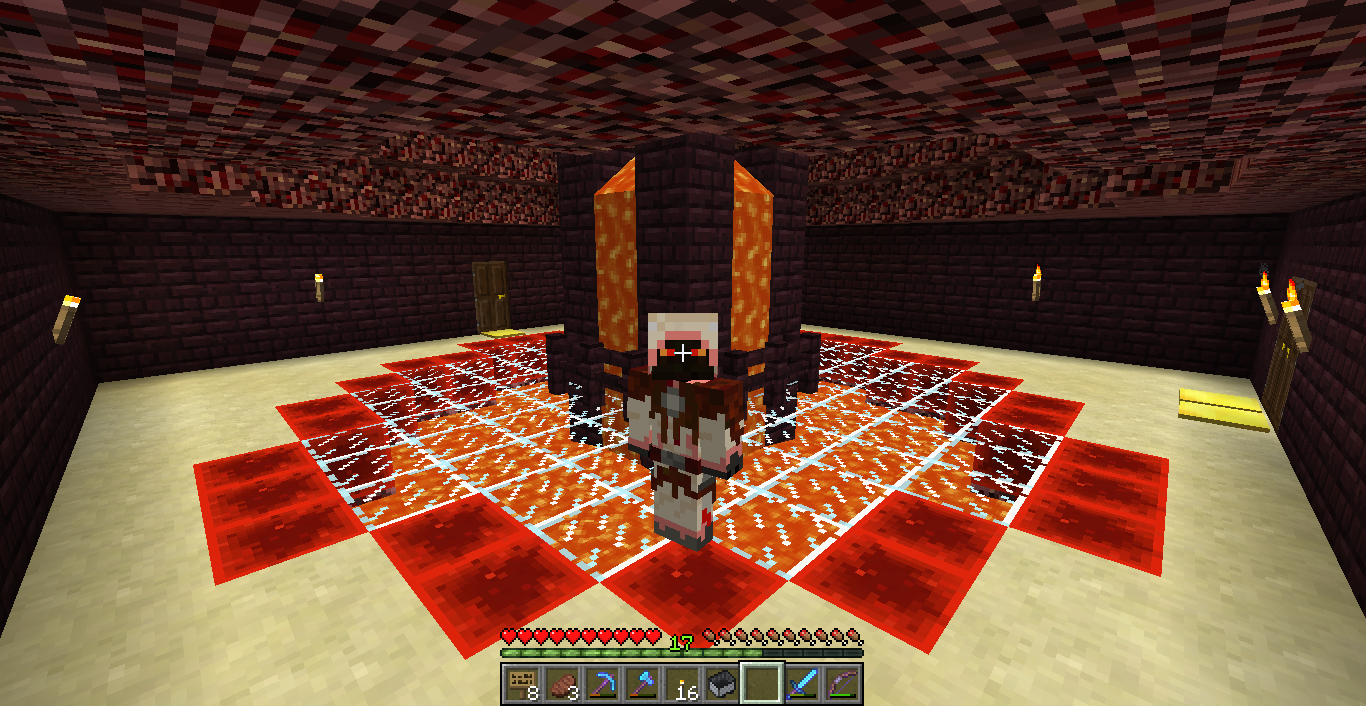The height and width of the screenshot is (706, 1366).
Task: Equip the enchanted diamond sword
Action: click(x=802, y=684)
